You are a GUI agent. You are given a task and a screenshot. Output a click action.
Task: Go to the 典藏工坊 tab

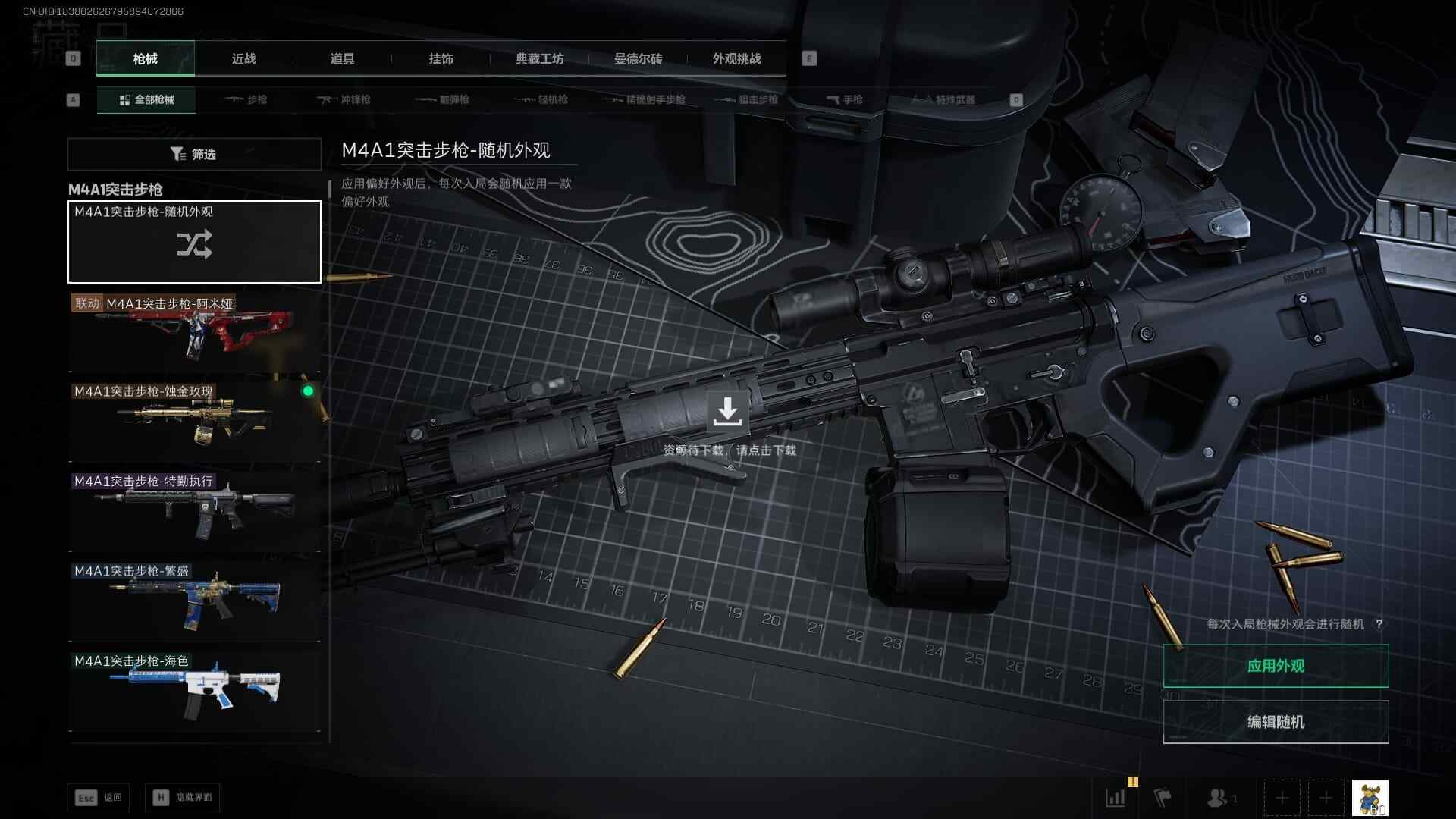(539, 59)
